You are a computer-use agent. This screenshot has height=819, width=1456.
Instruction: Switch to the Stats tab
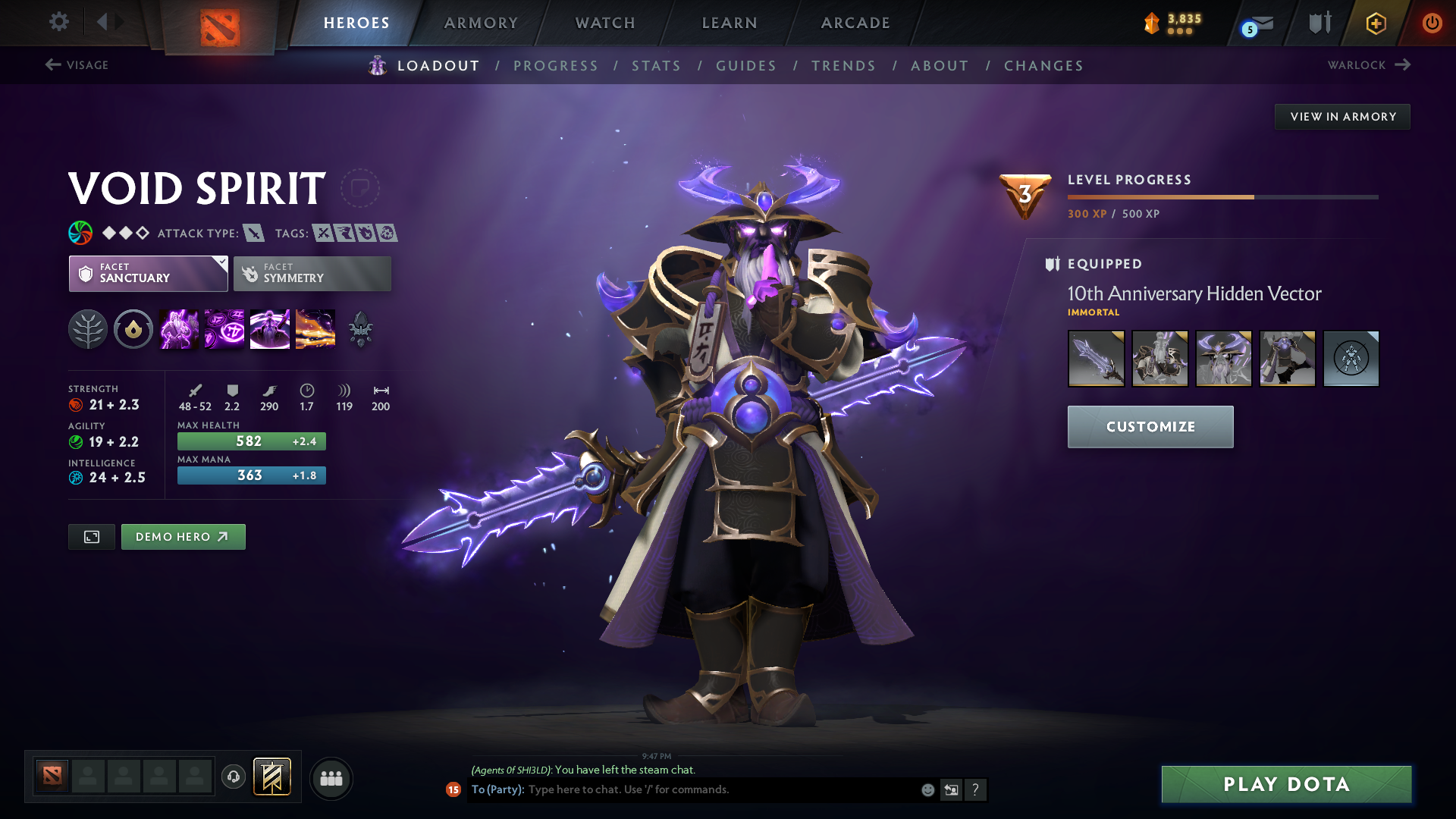tap(656, 66)
